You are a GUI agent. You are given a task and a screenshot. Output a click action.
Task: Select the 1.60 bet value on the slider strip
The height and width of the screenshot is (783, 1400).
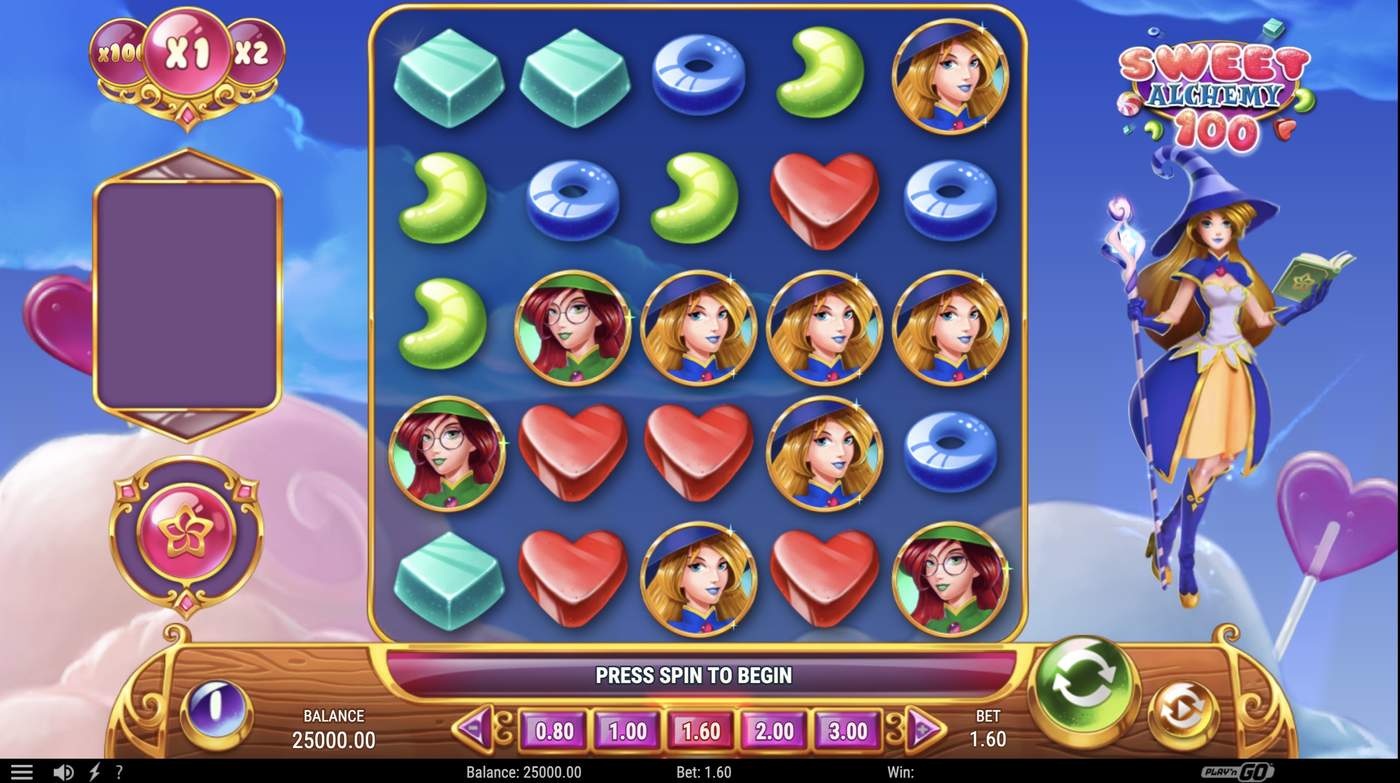pyautogui.click(x=700, y=731)
